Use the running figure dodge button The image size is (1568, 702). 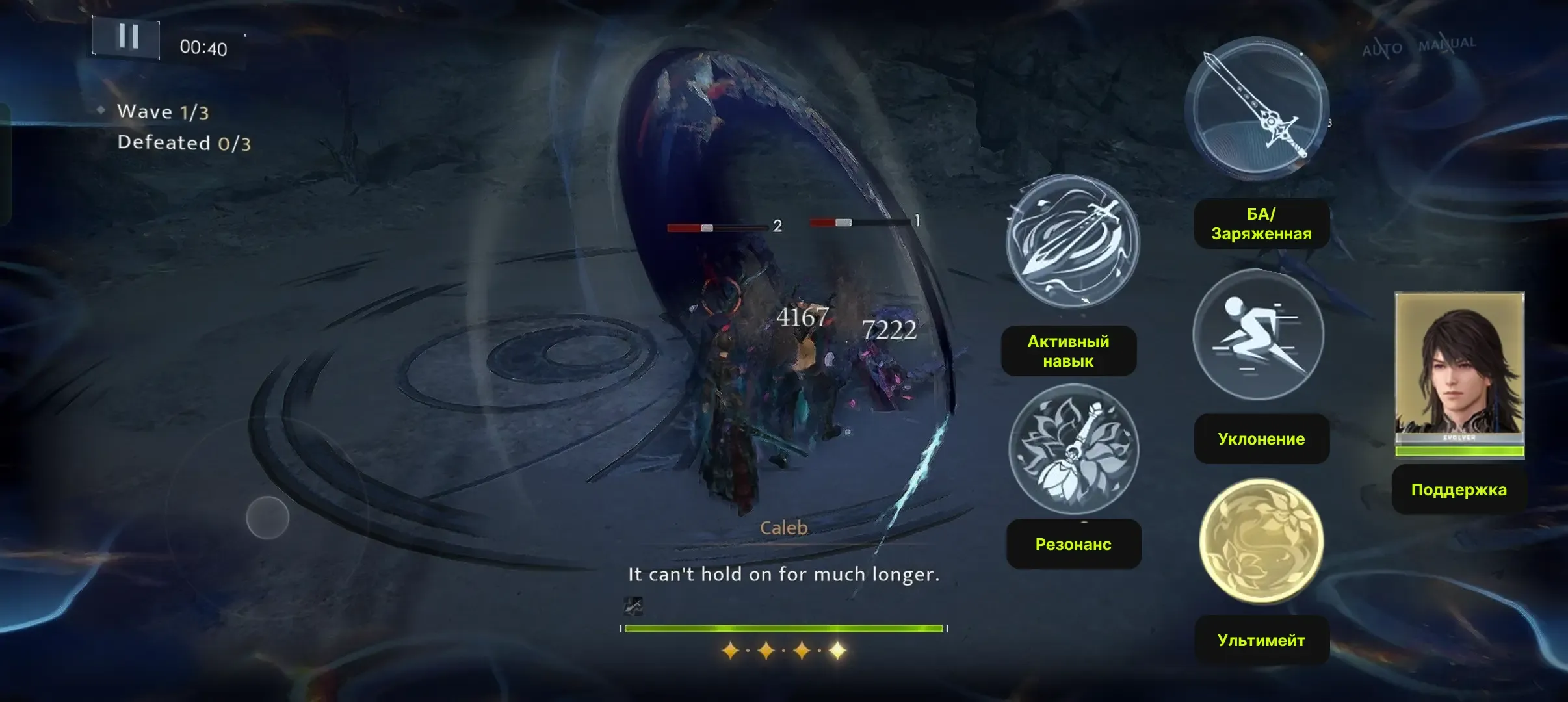[1258, 334]
